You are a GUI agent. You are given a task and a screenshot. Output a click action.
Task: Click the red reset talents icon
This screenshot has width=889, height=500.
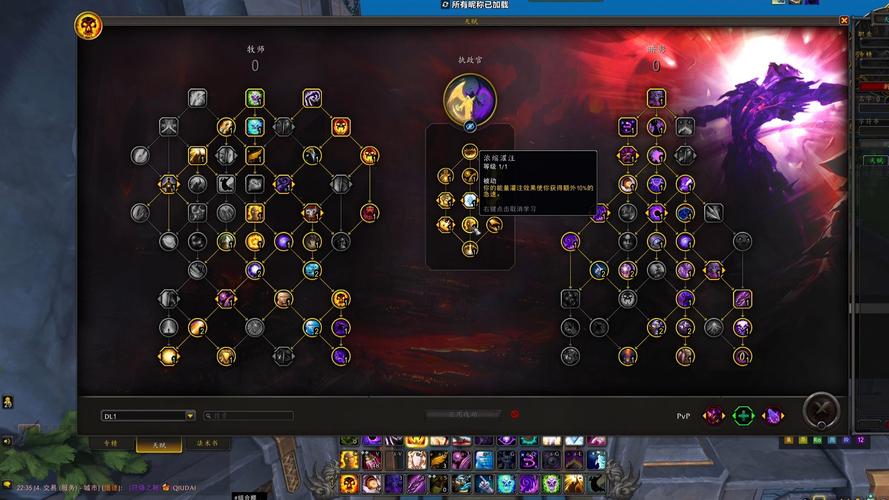click(515, 413)
